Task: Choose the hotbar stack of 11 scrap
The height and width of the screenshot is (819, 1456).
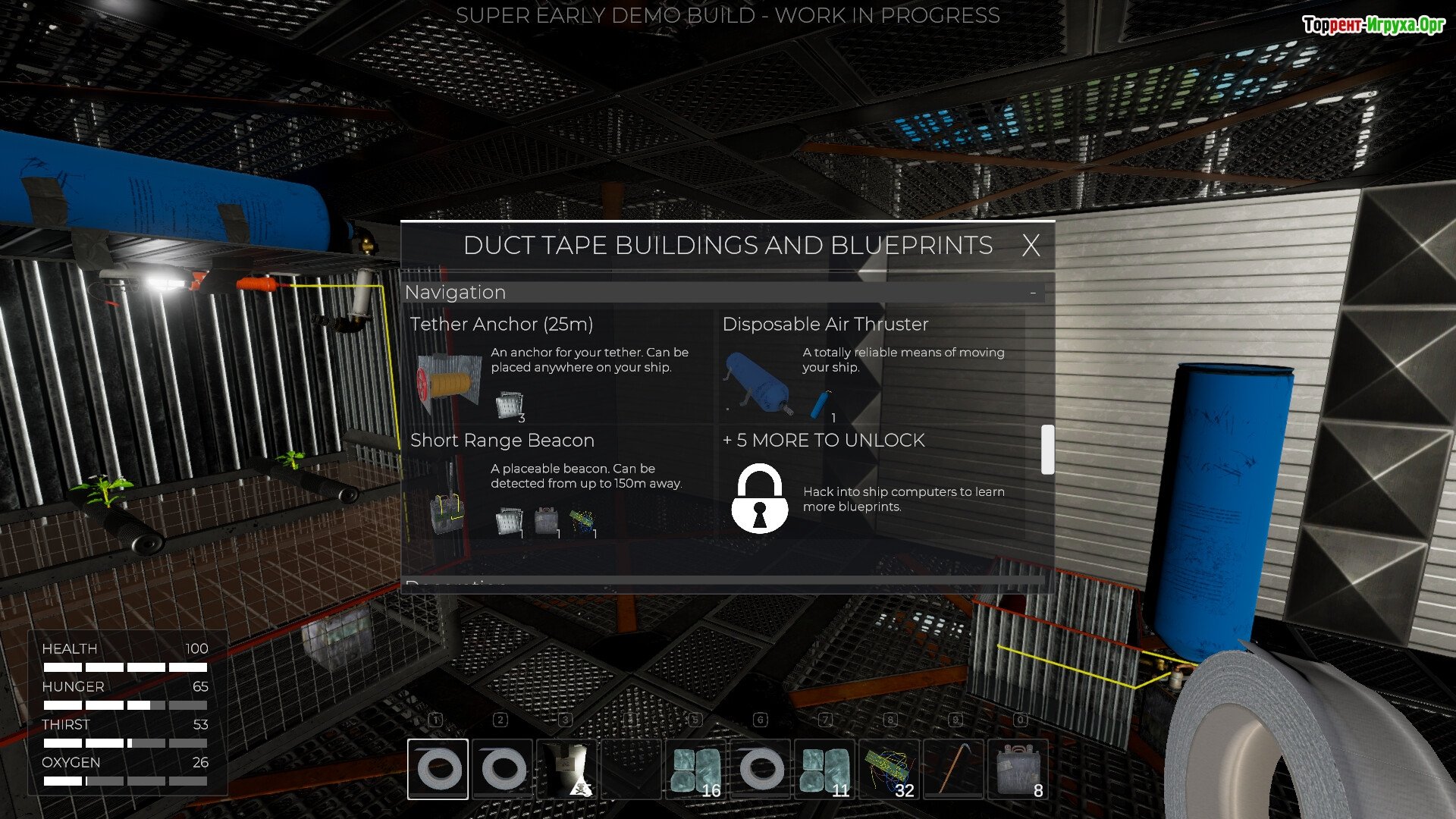Action: coord(825,769)
